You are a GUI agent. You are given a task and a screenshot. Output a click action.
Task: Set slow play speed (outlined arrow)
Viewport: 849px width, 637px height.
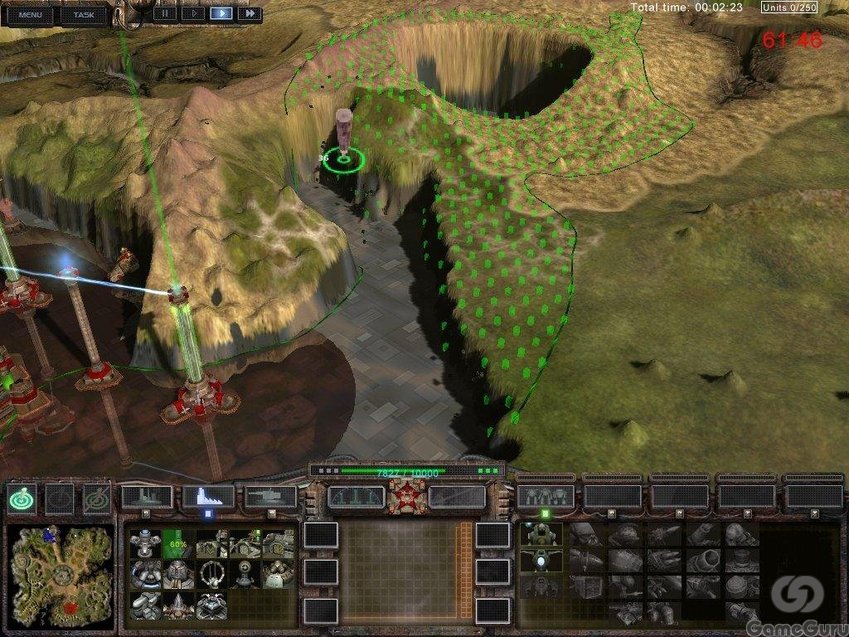(x=192, y=14)
